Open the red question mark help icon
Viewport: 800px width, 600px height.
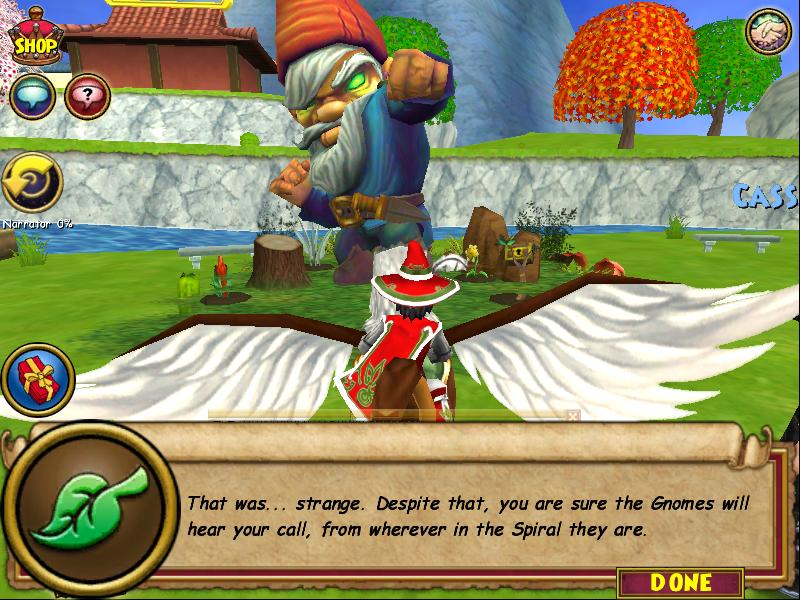point(87,97)
